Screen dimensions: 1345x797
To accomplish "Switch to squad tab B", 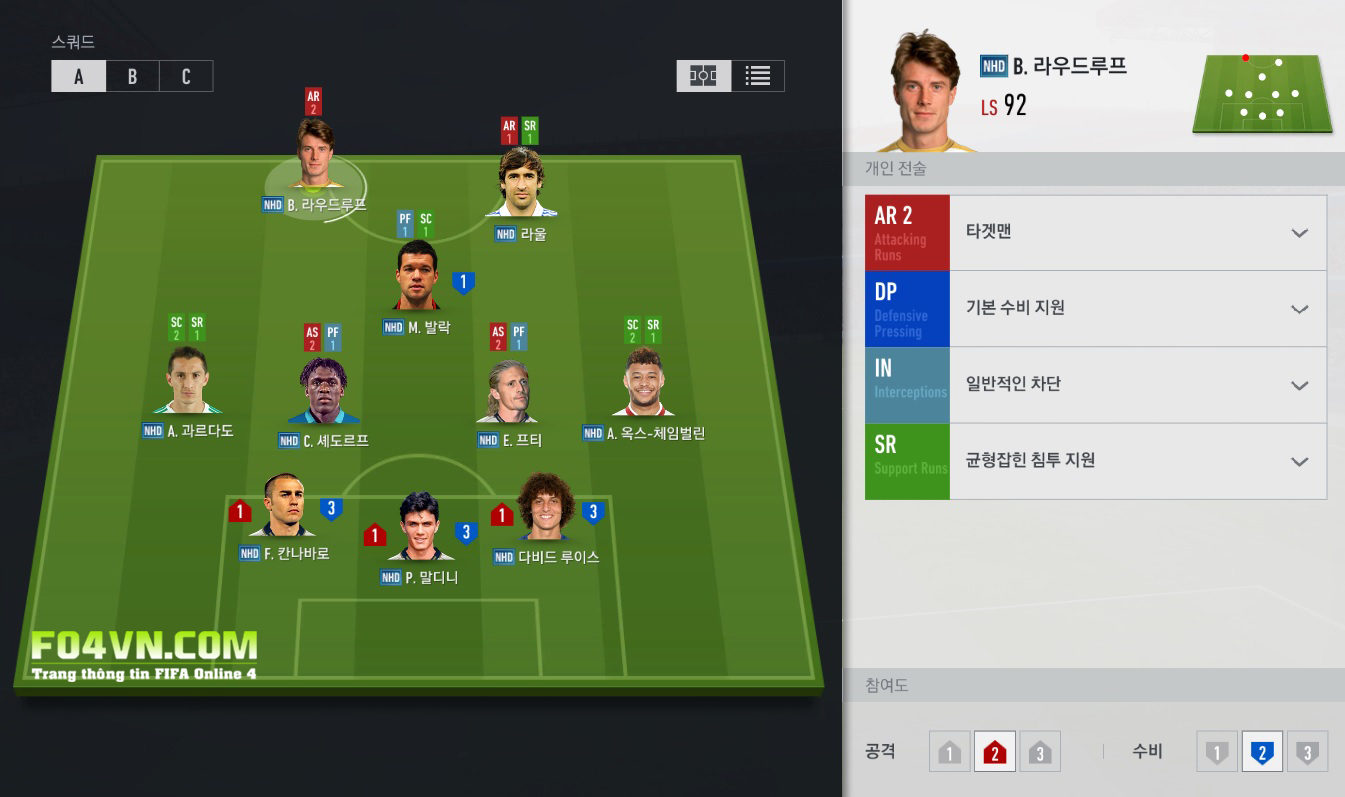I will tap(132, 77).
